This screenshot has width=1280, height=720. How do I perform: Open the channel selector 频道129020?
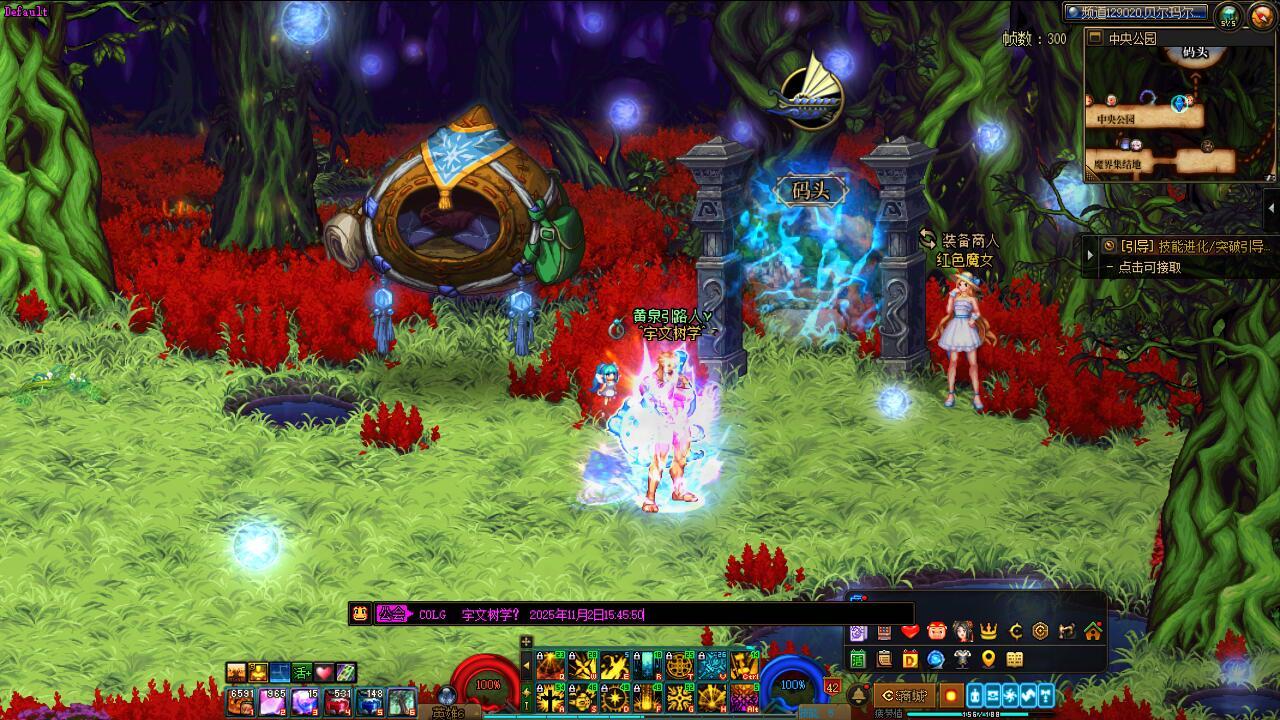pyautogui.click(x=1135, y=13)
